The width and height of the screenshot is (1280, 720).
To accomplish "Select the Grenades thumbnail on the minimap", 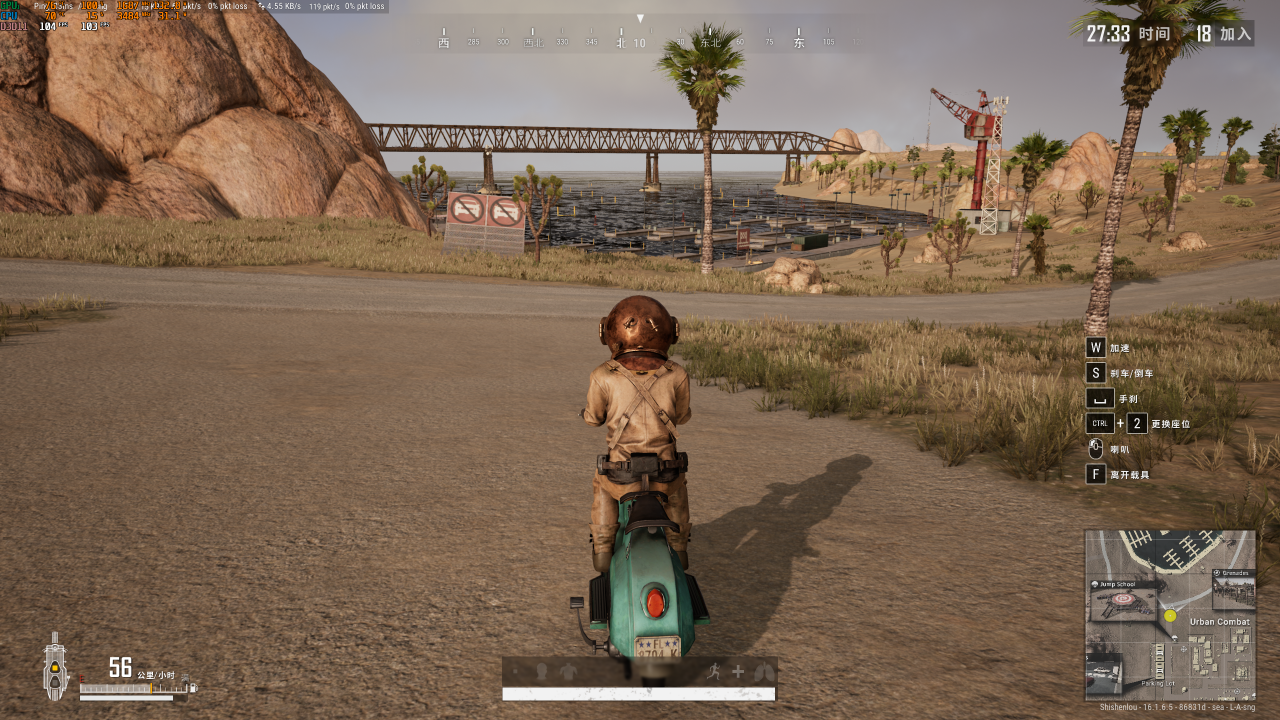I will pyautogui.click(x=1233, y=590).
